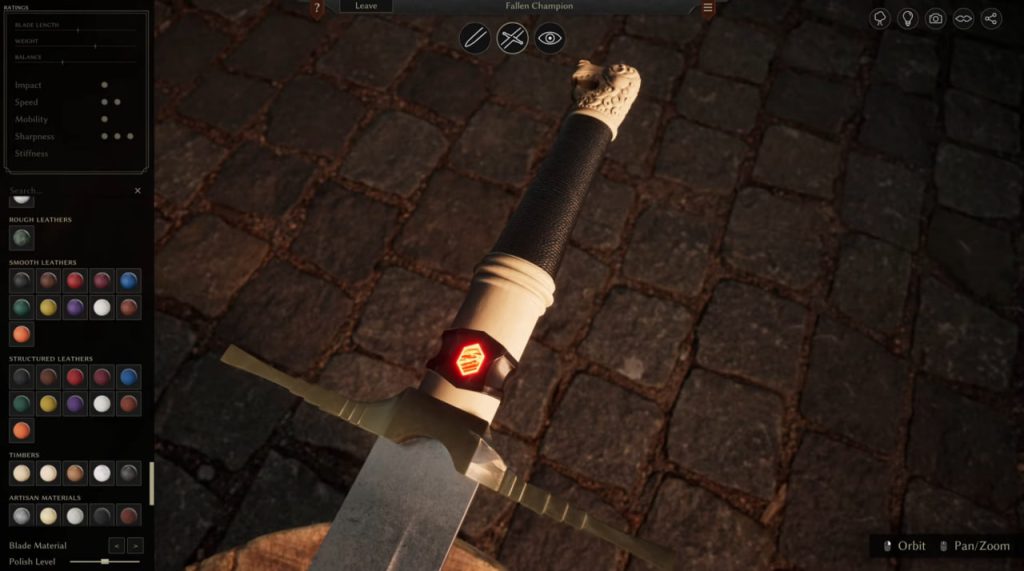Take a screenshot with the camera icon

tap(936, 18)
